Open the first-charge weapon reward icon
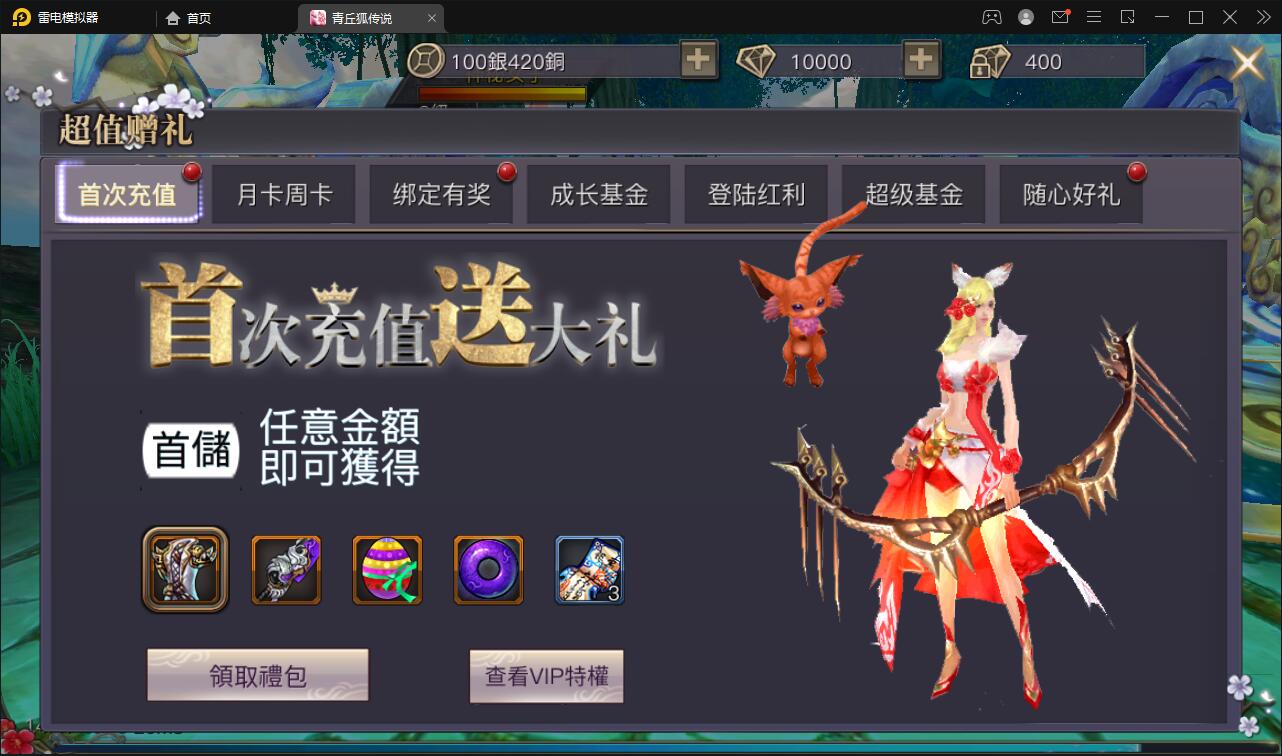Viewport: 1282px width, 756px height. (x=184, y=570)
